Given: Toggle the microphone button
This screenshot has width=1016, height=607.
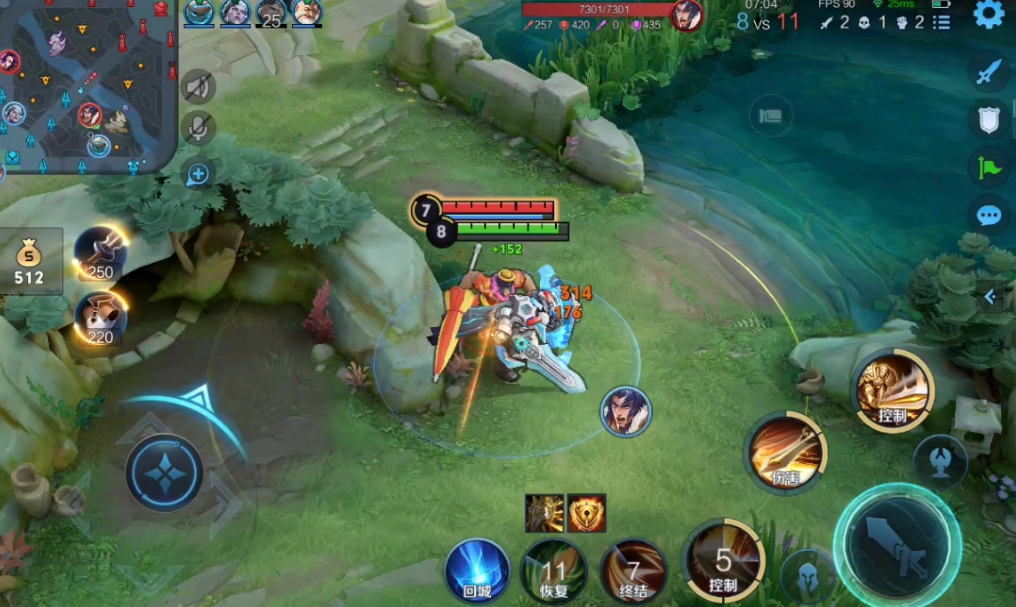Looking at the screenshot, I should [199, 128].
